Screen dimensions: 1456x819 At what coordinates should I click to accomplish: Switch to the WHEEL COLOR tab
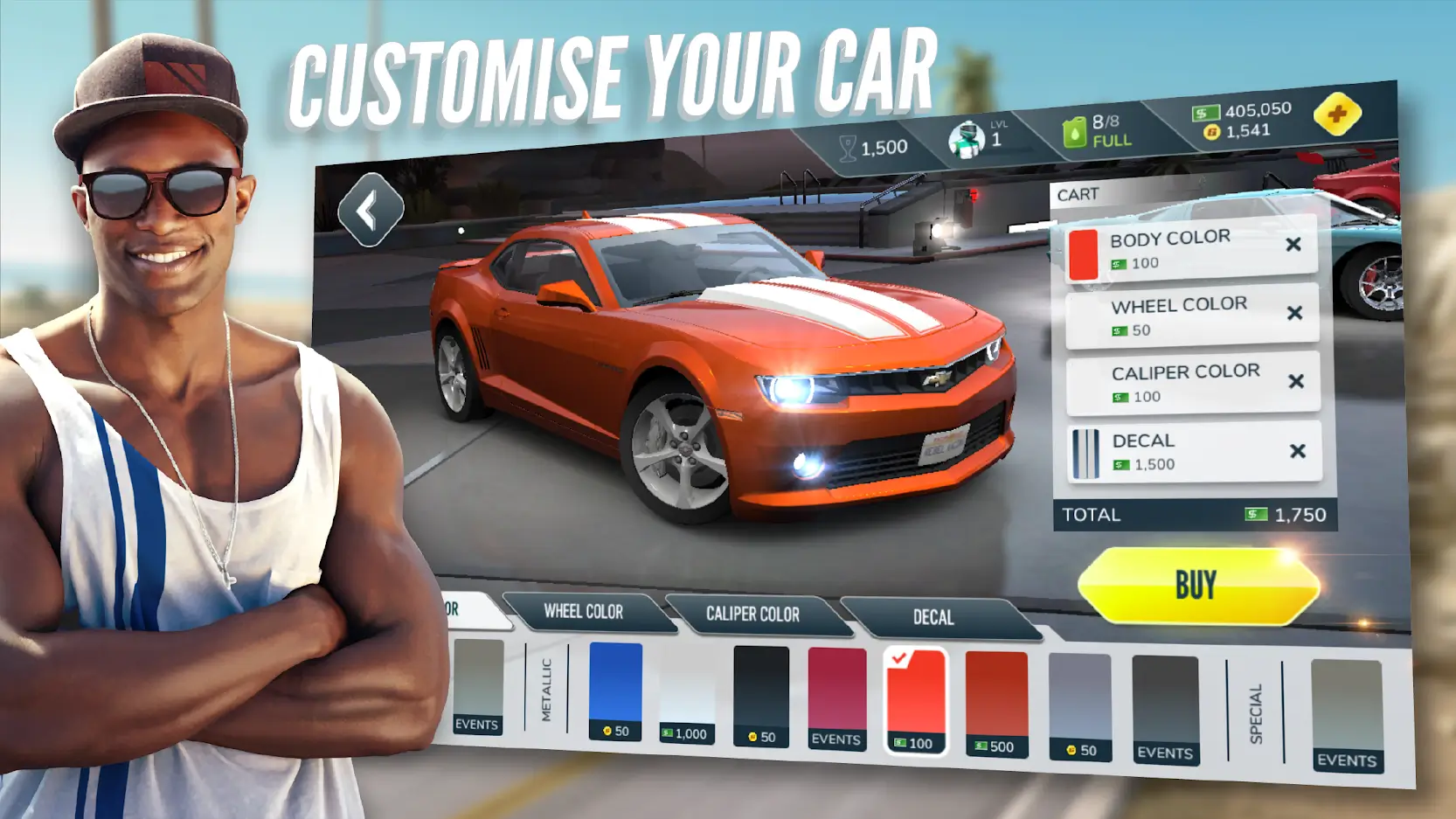click(584, 613)
